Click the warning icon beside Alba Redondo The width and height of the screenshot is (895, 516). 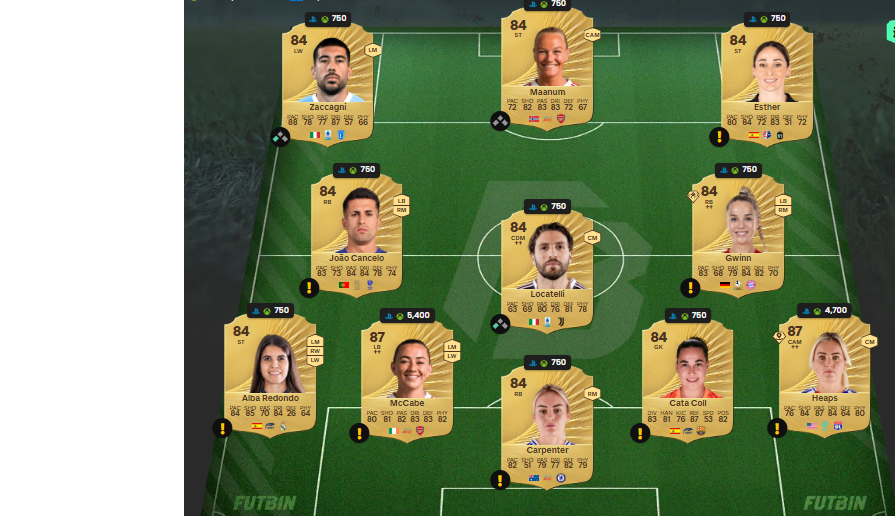coord(222,427)
